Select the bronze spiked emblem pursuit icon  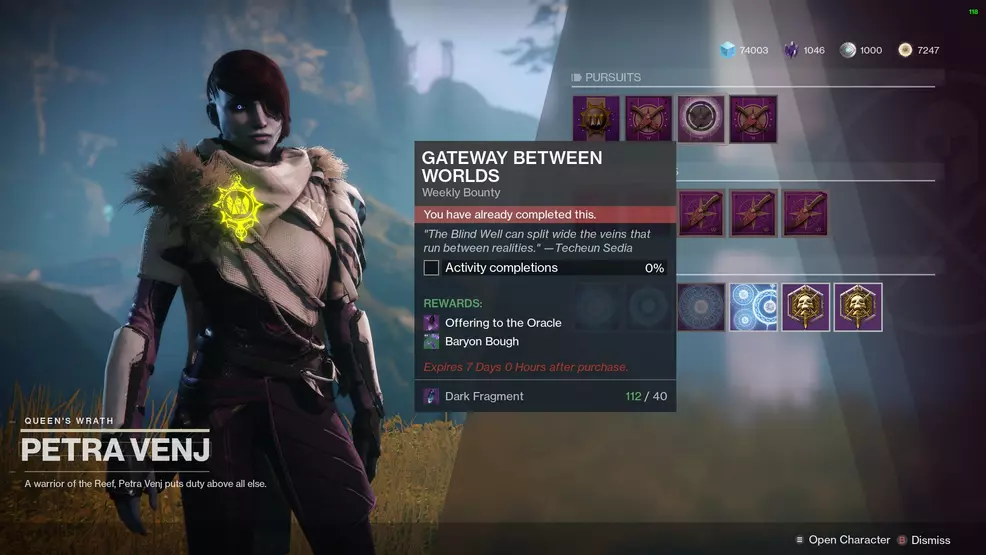click(596, 119)
